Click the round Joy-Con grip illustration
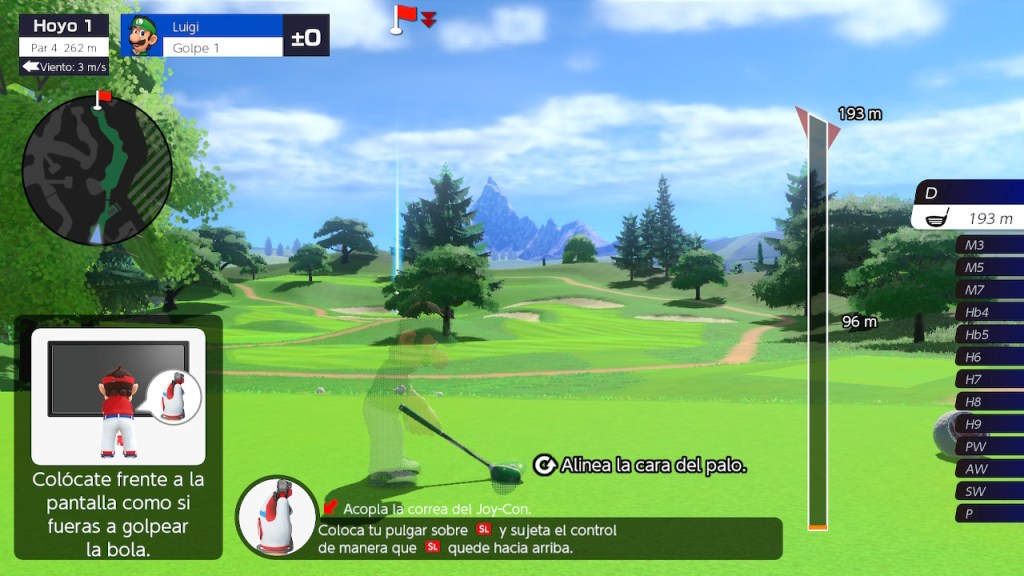The width and height of the screenshot is (1024, 576). (277, 516)
